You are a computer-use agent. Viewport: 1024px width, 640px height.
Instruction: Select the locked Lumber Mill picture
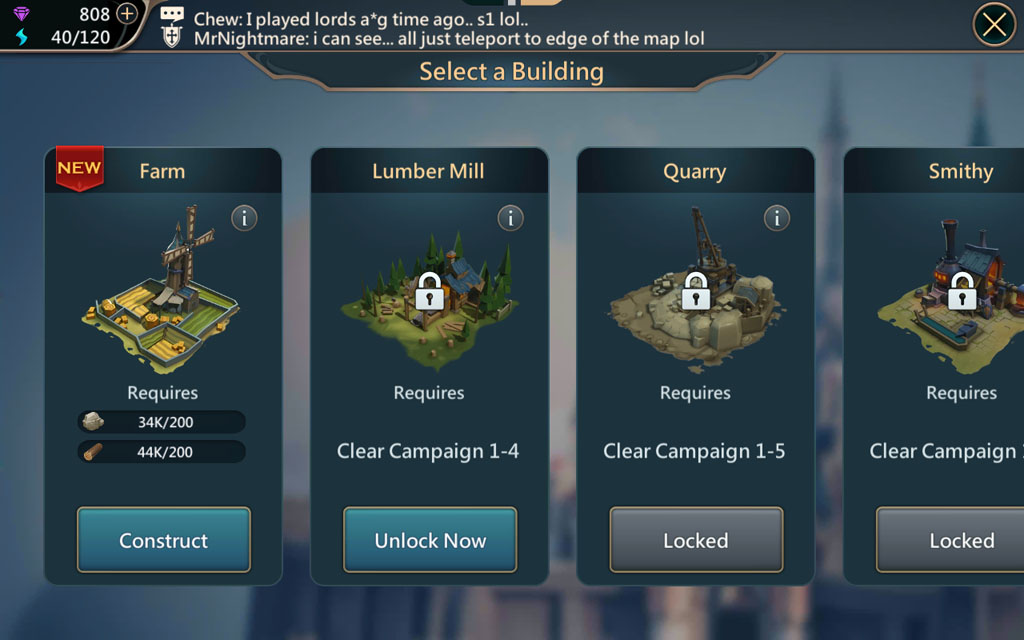coord(429,290)
